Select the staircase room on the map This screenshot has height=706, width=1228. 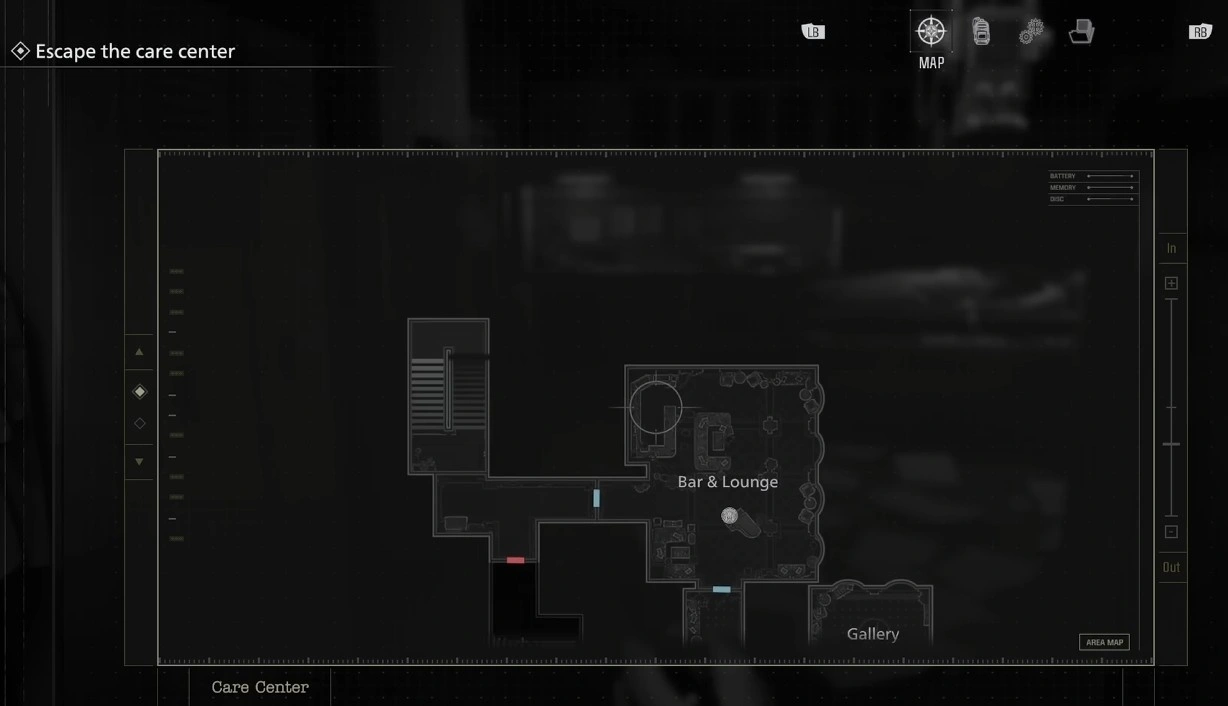click(x=448, y=396)
